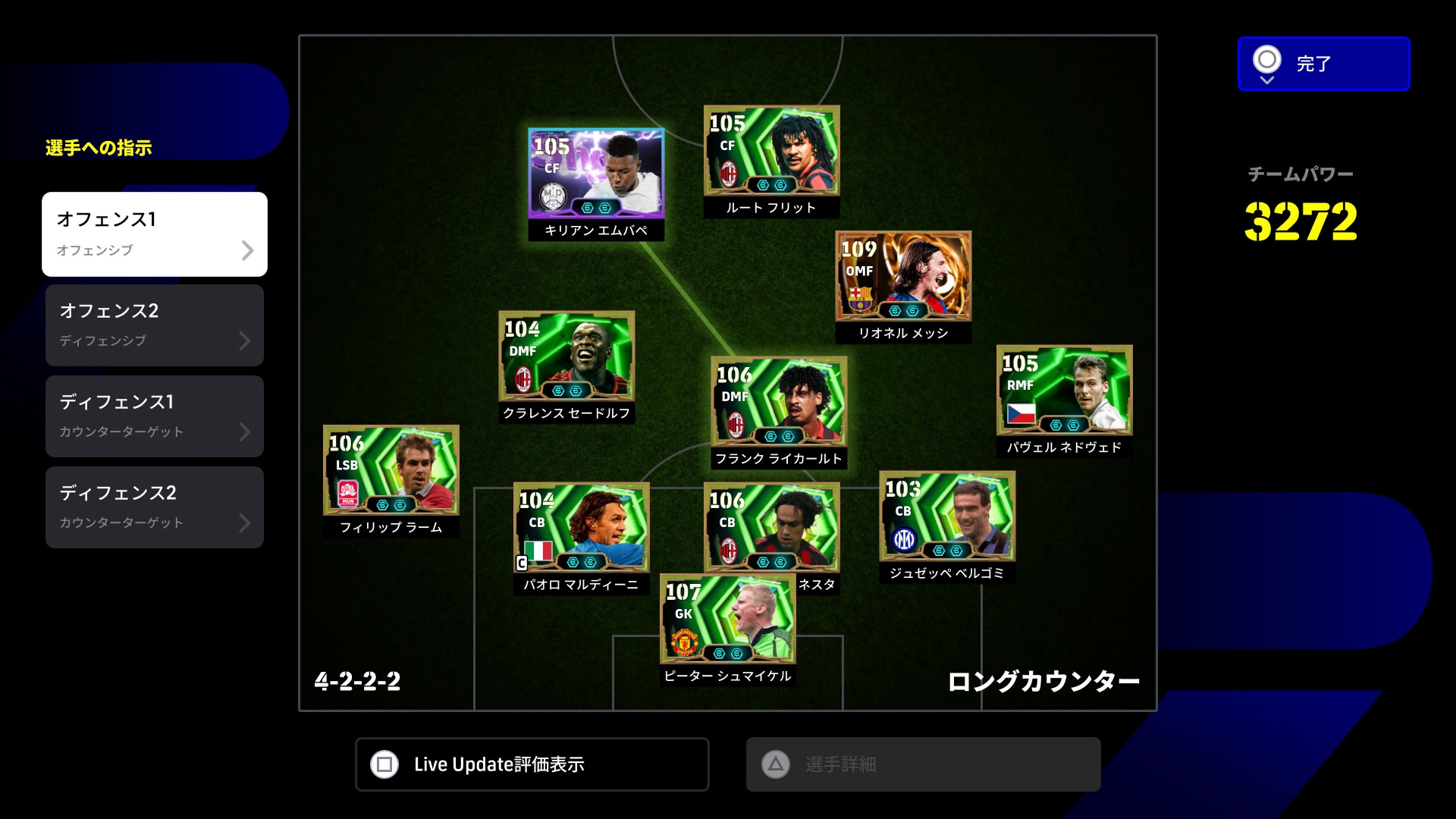Select Ruud Gullit CF card
Screen dimensions: 1456x819
[771, 151]
